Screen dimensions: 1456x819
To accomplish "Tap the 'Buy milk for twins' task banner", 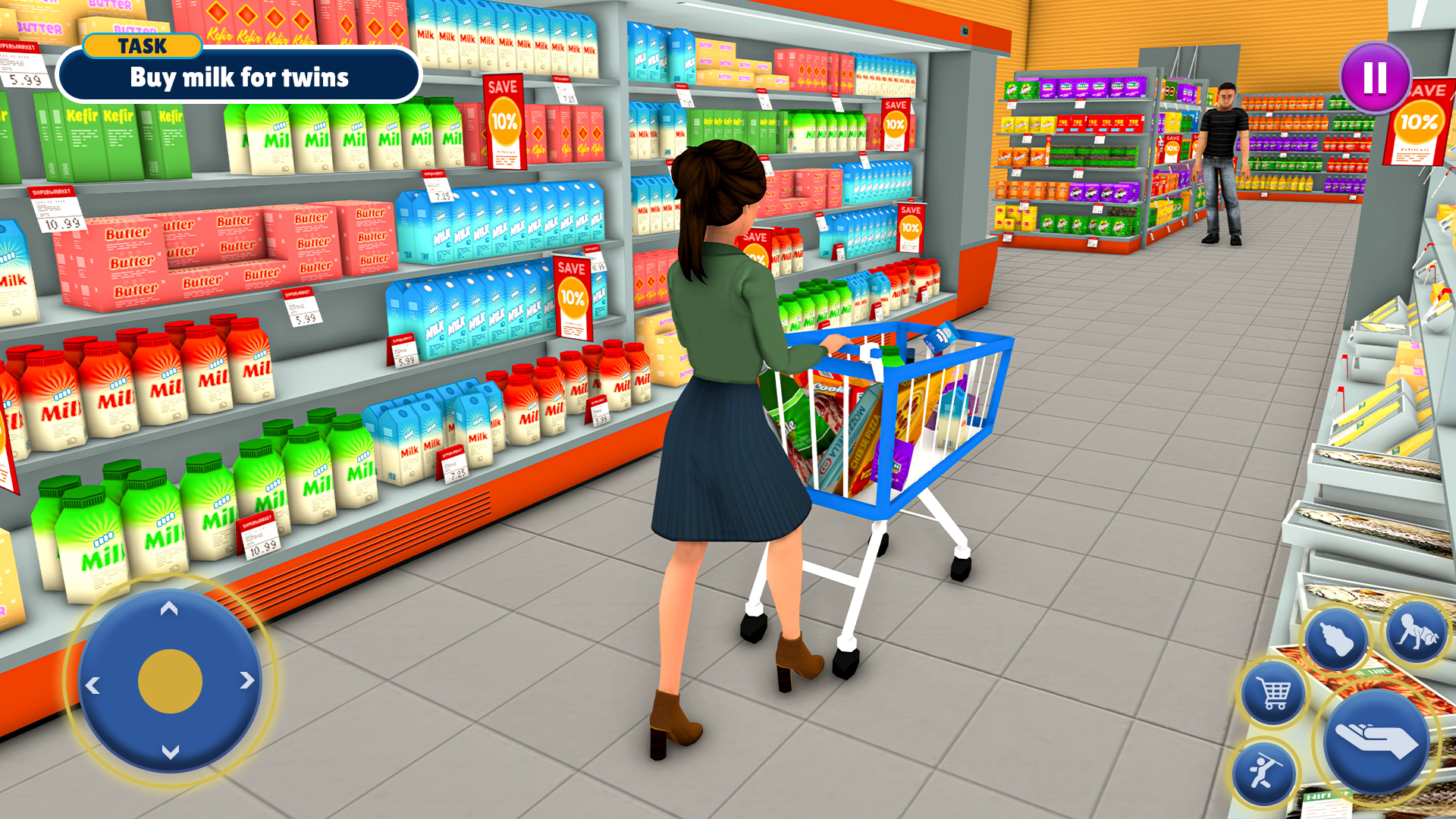I will (x=240, y=78).
